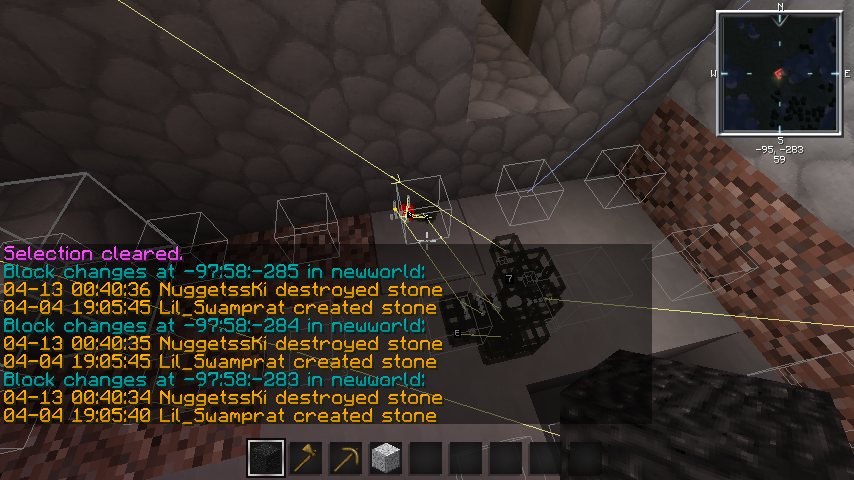This screenshot has height=480, width=854.
Task: Switch to the white stone block slot
Action: (386, 458)
